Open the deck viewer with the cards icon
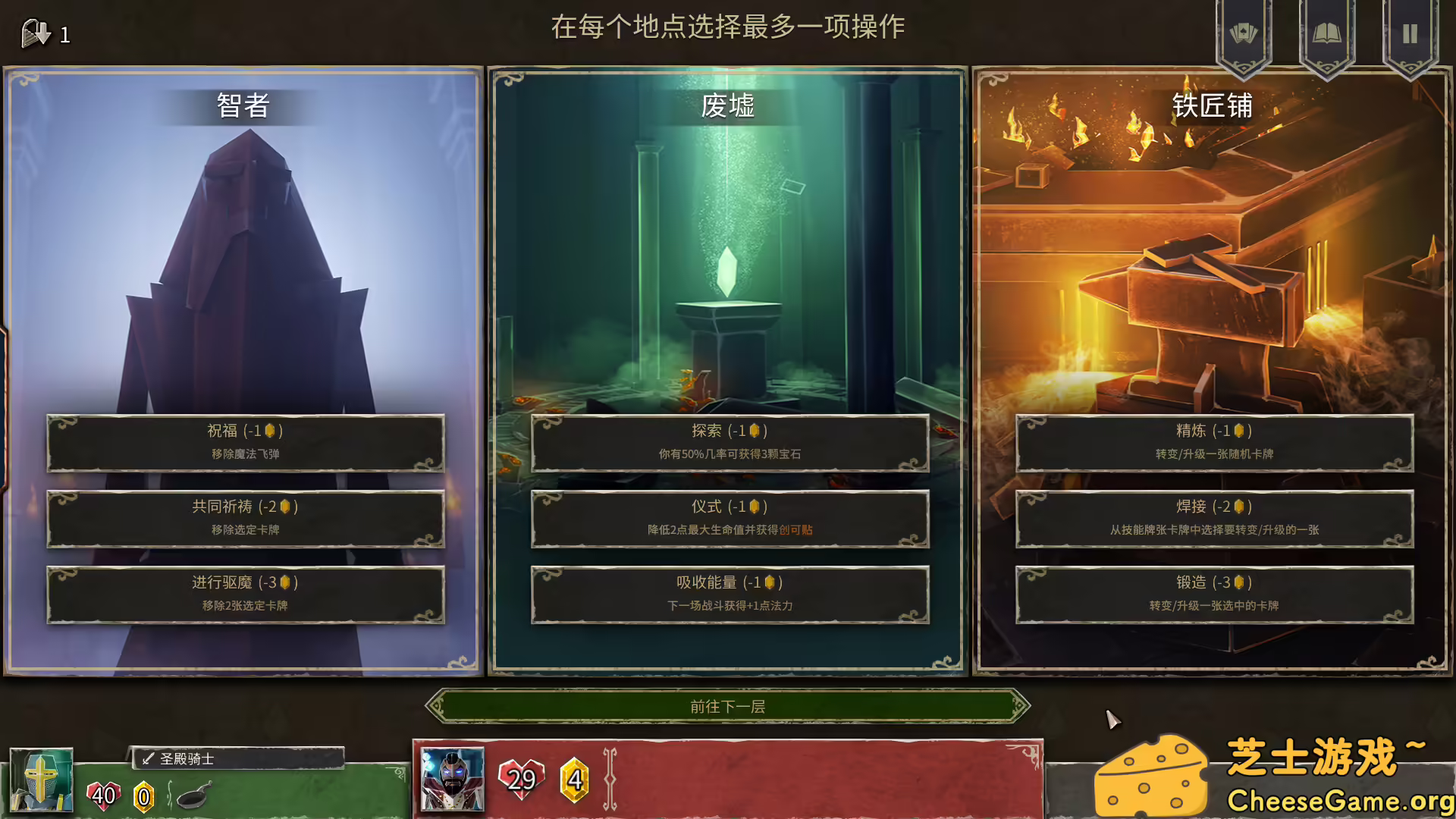 pos(1244,30)
